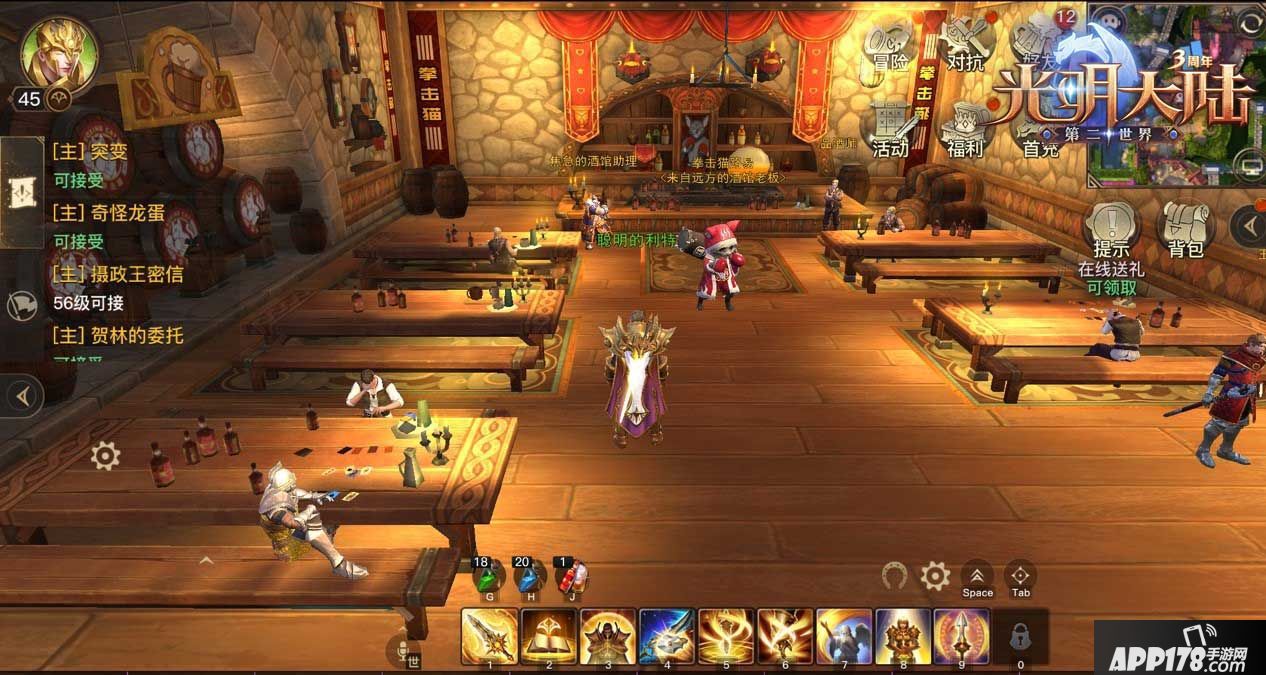Activate the holy book skill in slot 2
Image resolution: width=1266 pixels, height=675 pixels.
tap(549, 636)
